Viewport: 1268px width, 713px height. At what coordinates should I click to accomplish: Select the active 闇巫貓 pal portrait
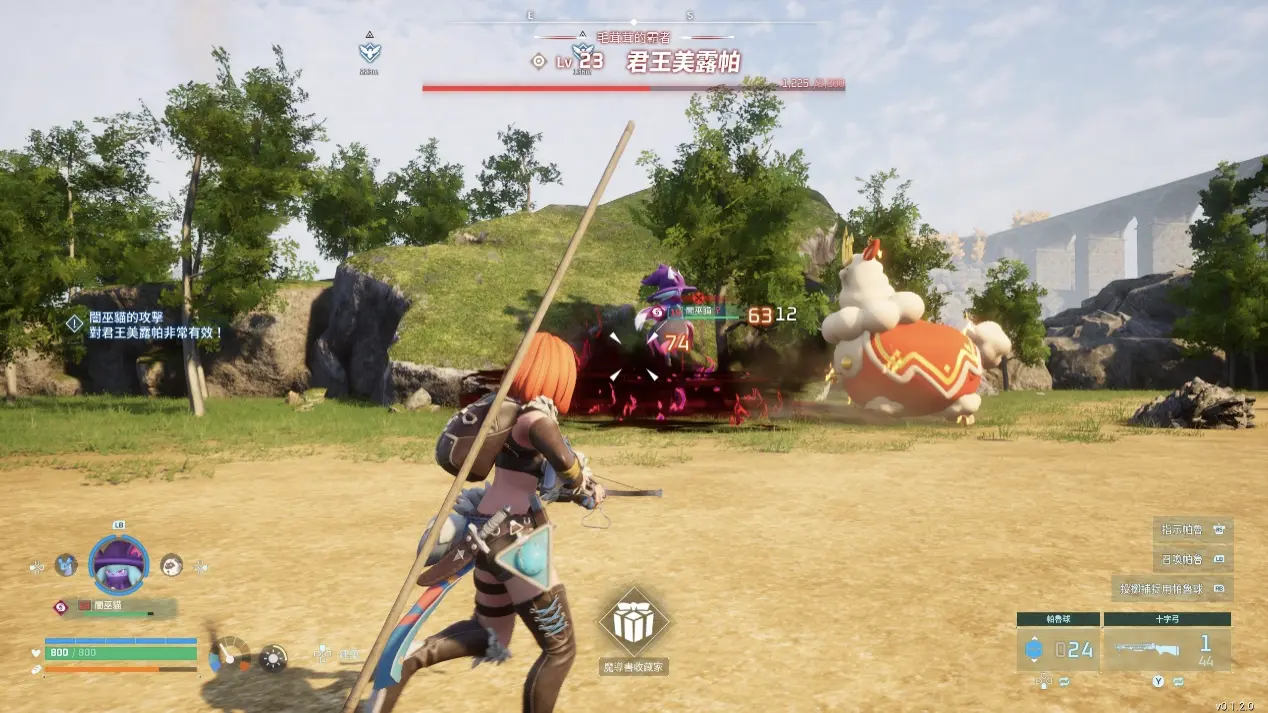click(x=119, y=565)
